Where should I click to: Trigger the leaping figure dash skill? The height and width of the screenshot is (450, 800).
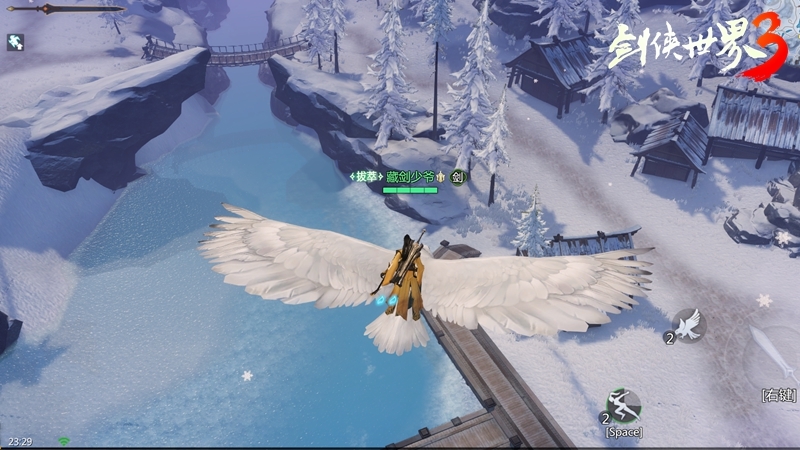coord(623,405)
